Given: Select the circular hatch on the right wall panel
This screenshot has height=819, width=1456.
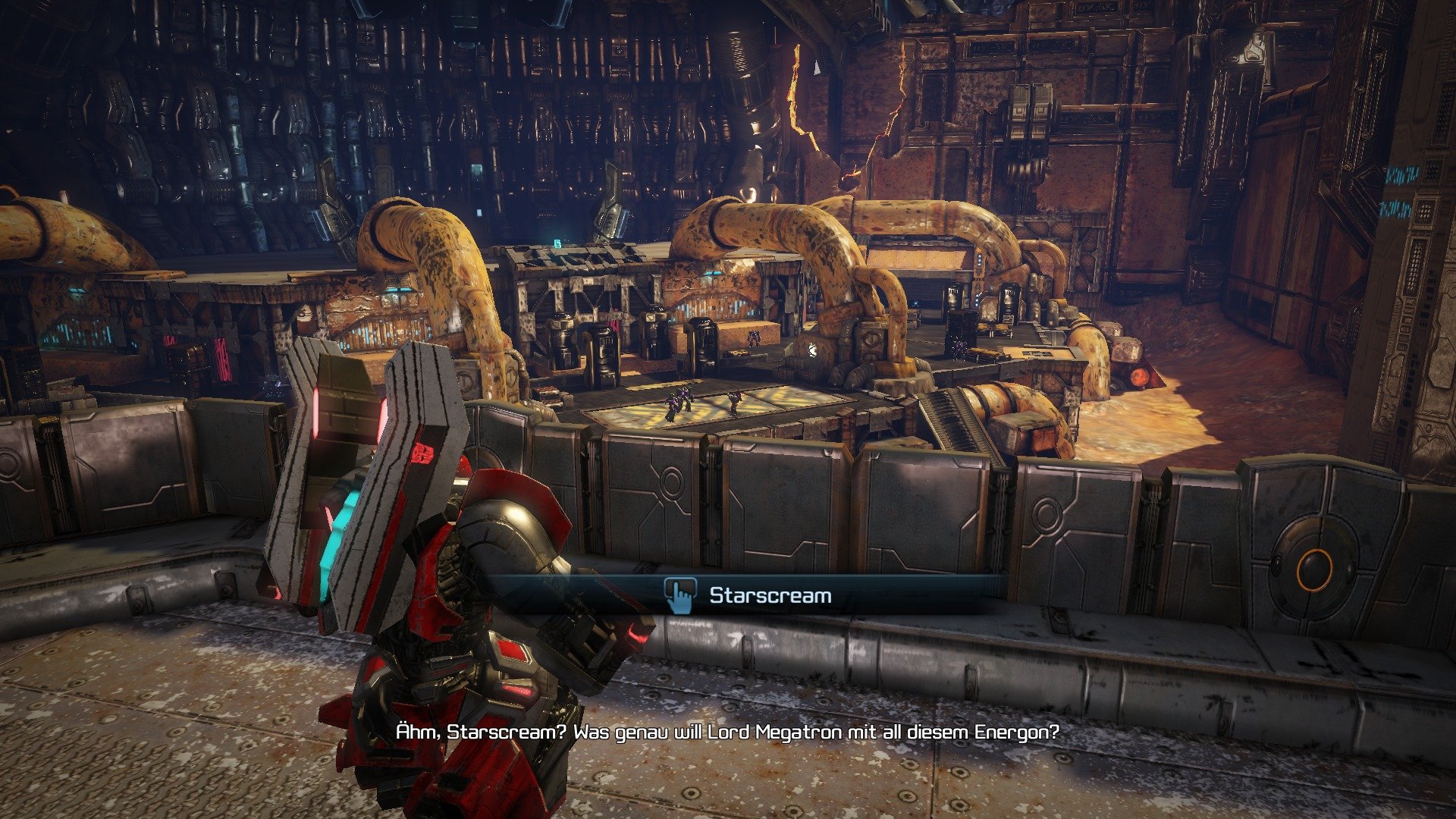Looking at the screenshot, I should (x=1047, y=516).
